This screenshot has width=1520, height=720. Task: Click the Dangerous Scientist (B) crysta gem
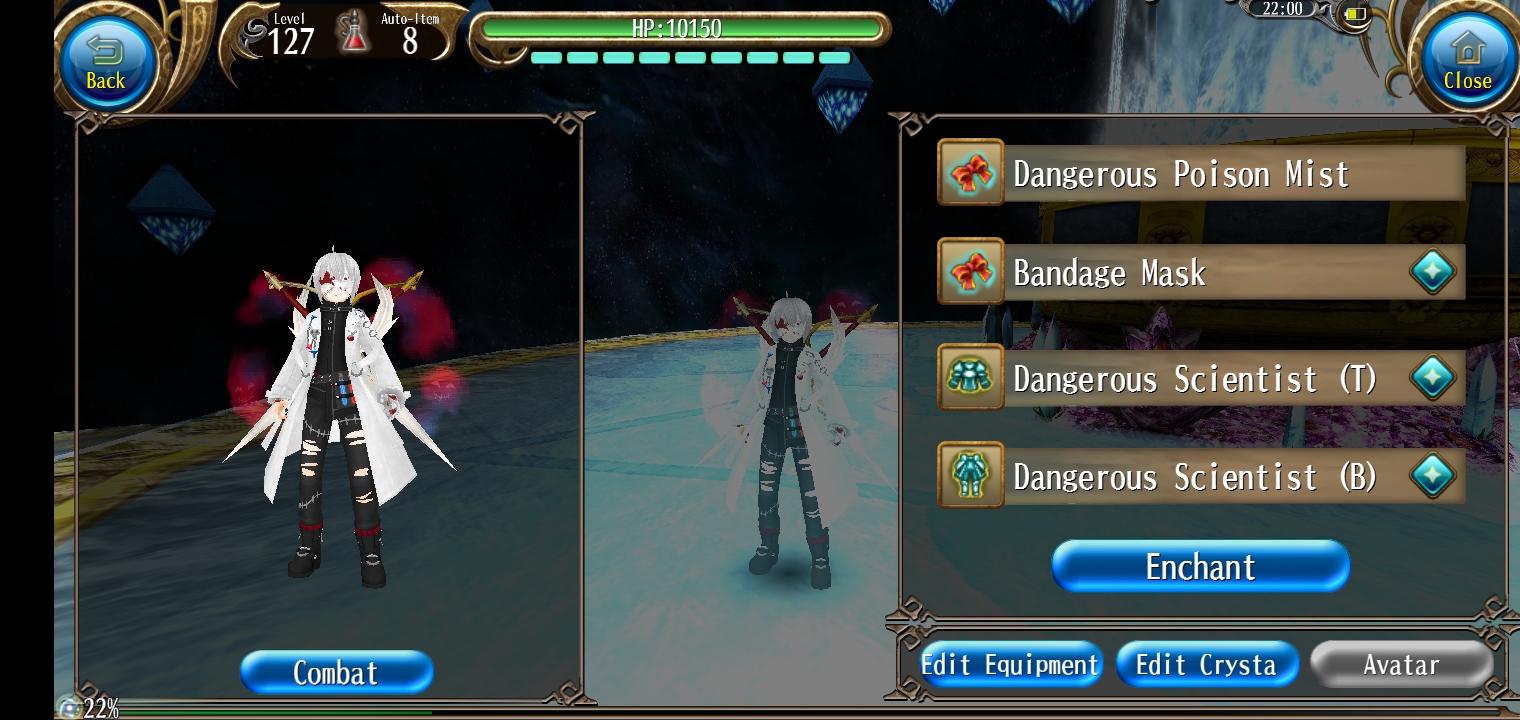tap(1432, 477)
